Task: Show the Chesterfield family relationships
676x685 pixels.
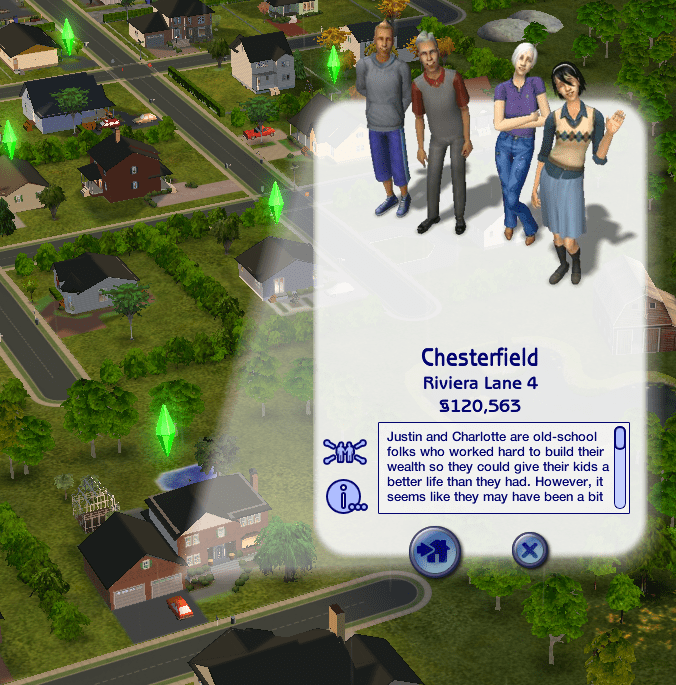Action: click(346, 451)
